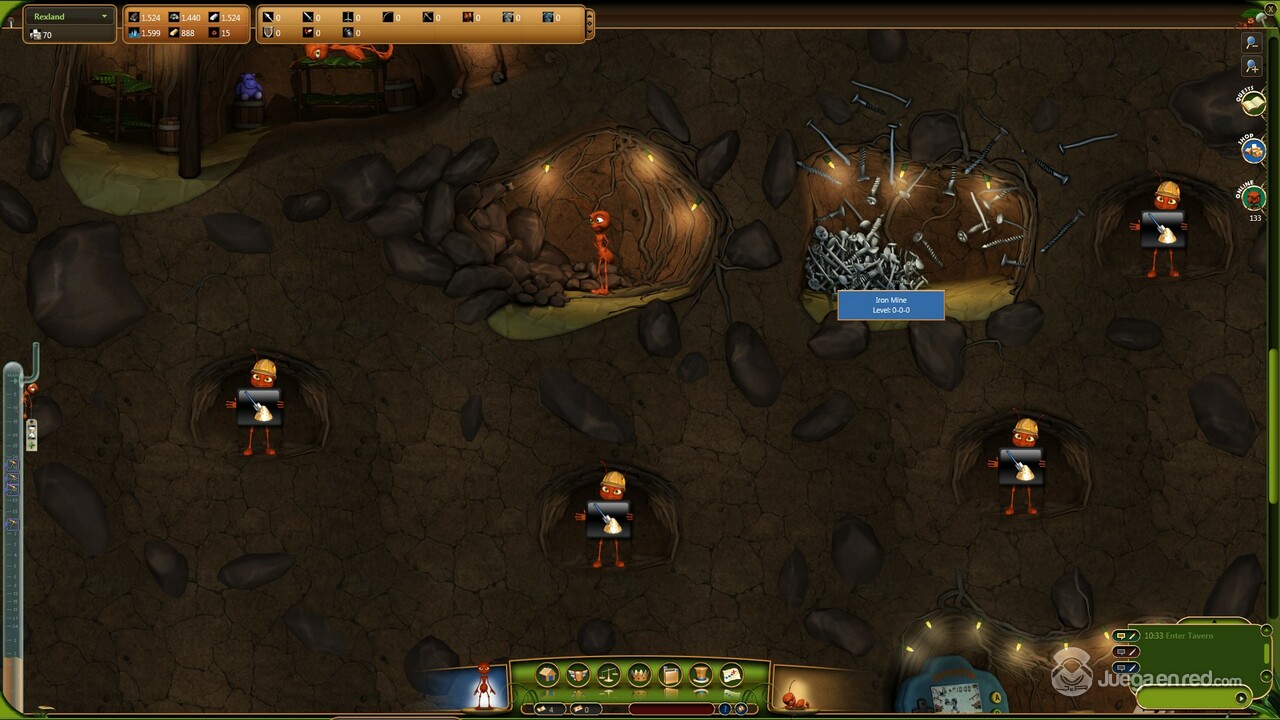Image resolution: width=1280 pixels, height=720 pixels.
Task: Zoom out with the magnifier minus button
Action: coord(1251,43)
